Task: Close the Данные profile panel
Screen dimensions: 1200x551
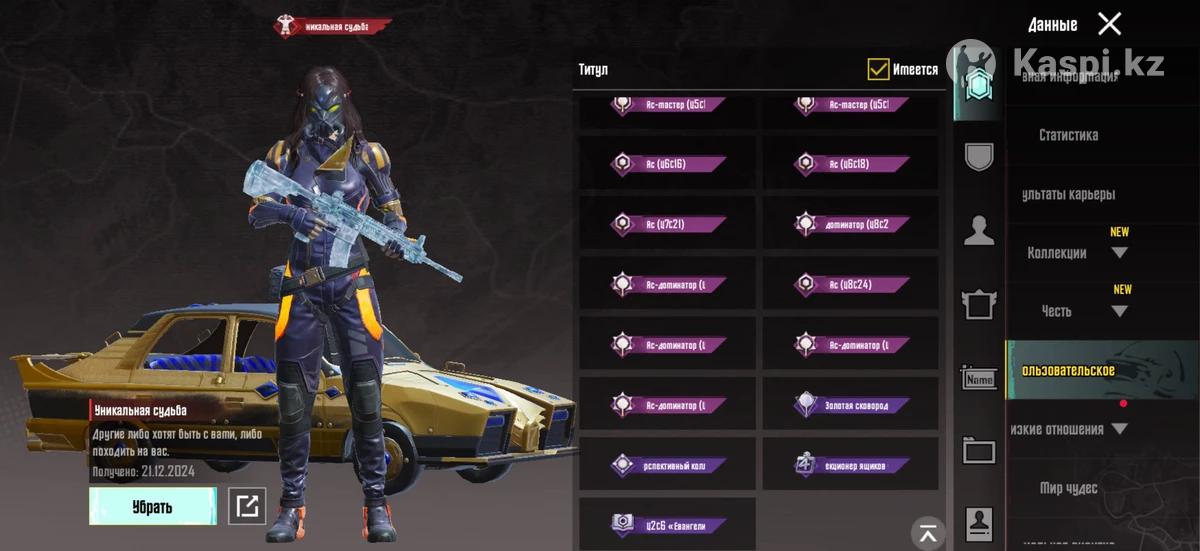Action: point(1109,24)
